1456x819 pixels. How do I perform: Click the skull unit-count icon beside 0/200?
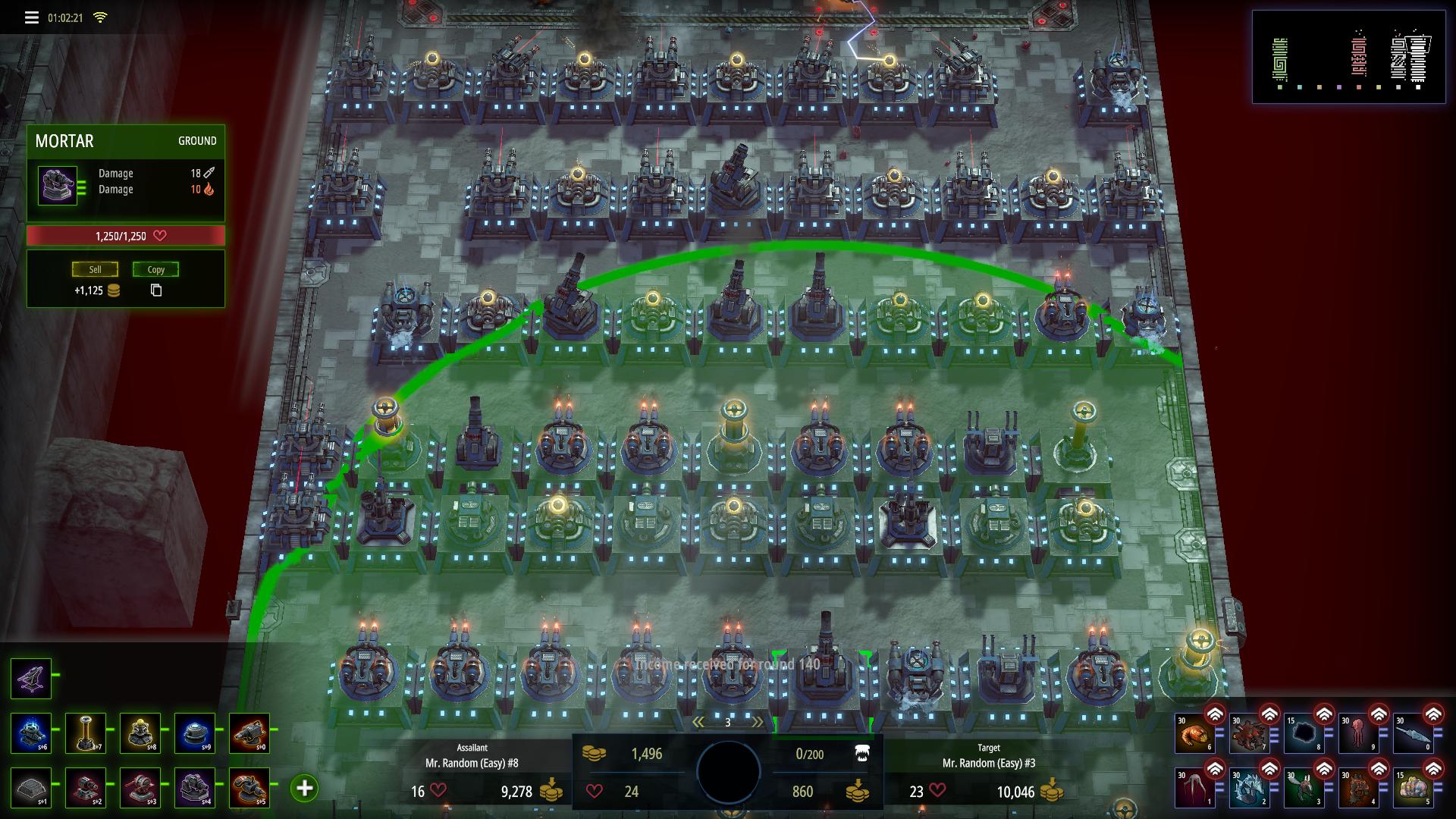coord(862,753)
